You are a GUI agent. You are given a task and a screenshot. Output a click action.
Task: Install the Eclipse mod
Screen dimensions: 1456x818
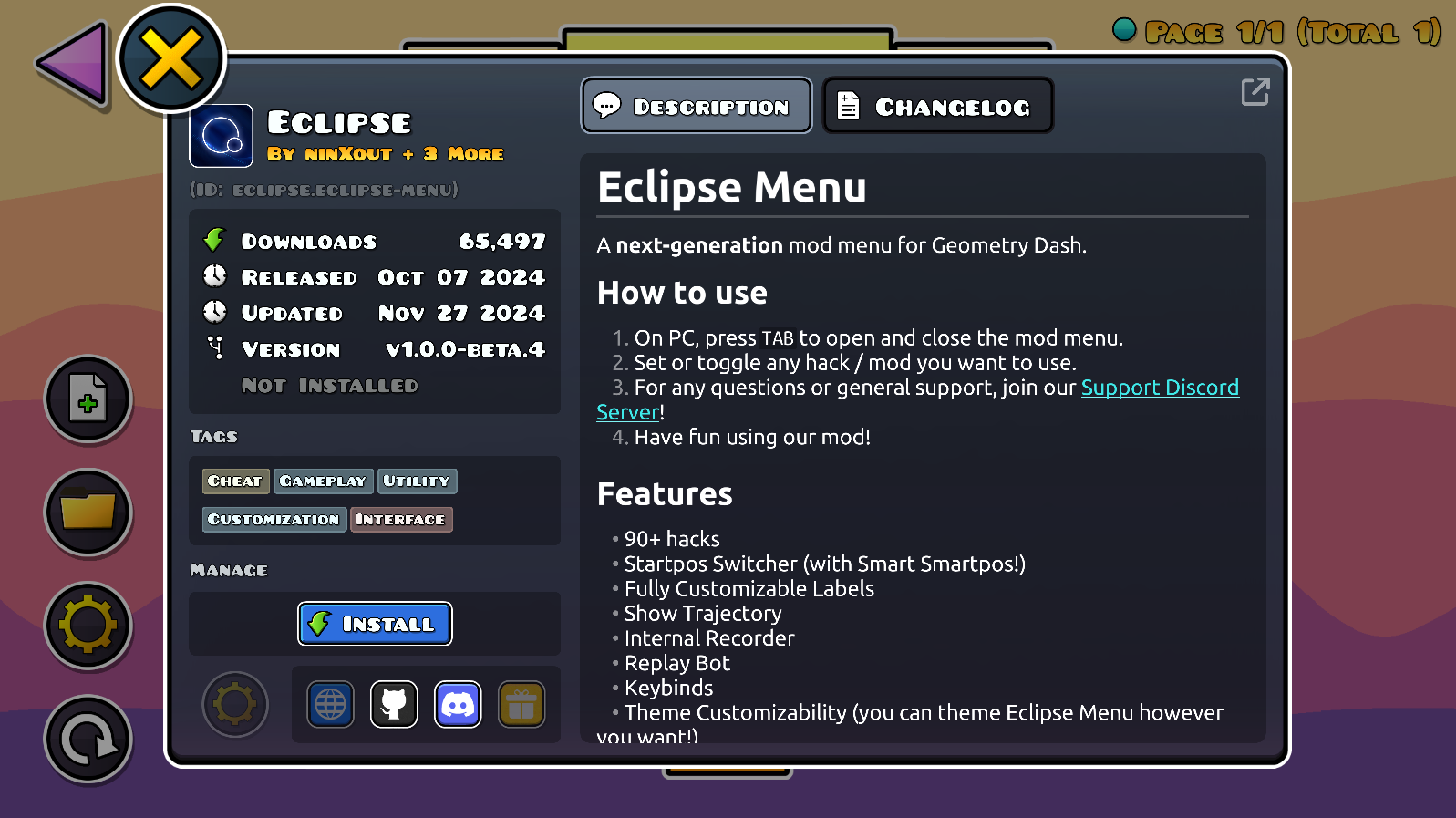tap(374, 624)
